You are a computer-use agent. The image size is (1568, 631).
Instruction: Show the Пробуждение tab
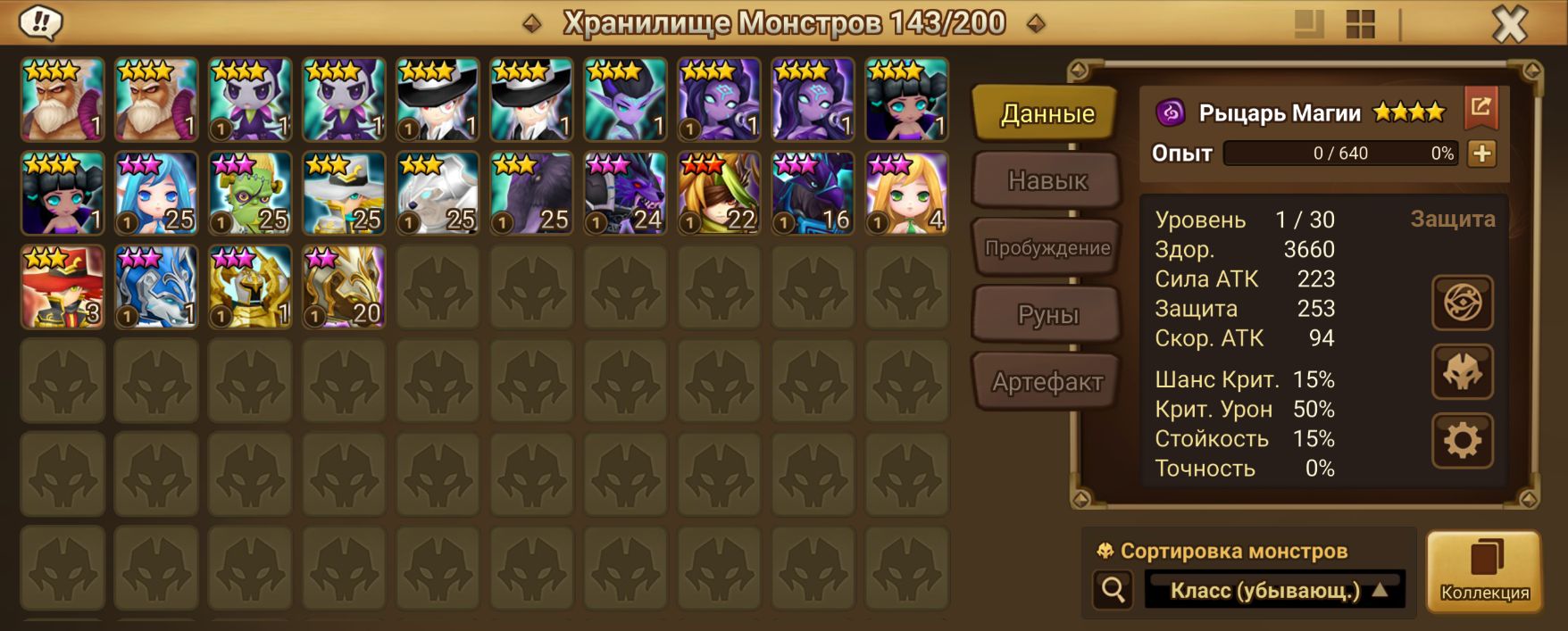coord(1047,248)
